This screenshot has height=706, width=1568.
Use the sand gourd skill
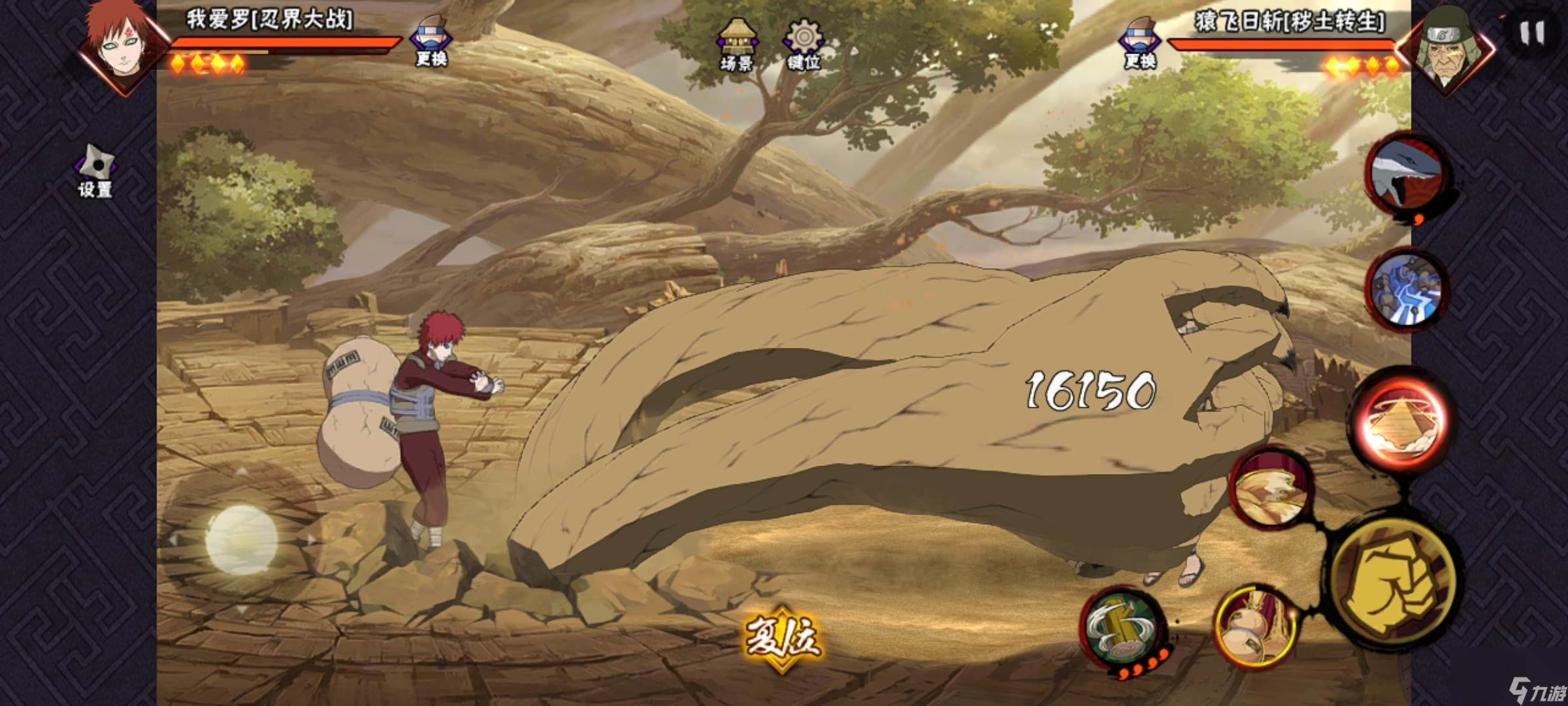[x=1255, y=628]
